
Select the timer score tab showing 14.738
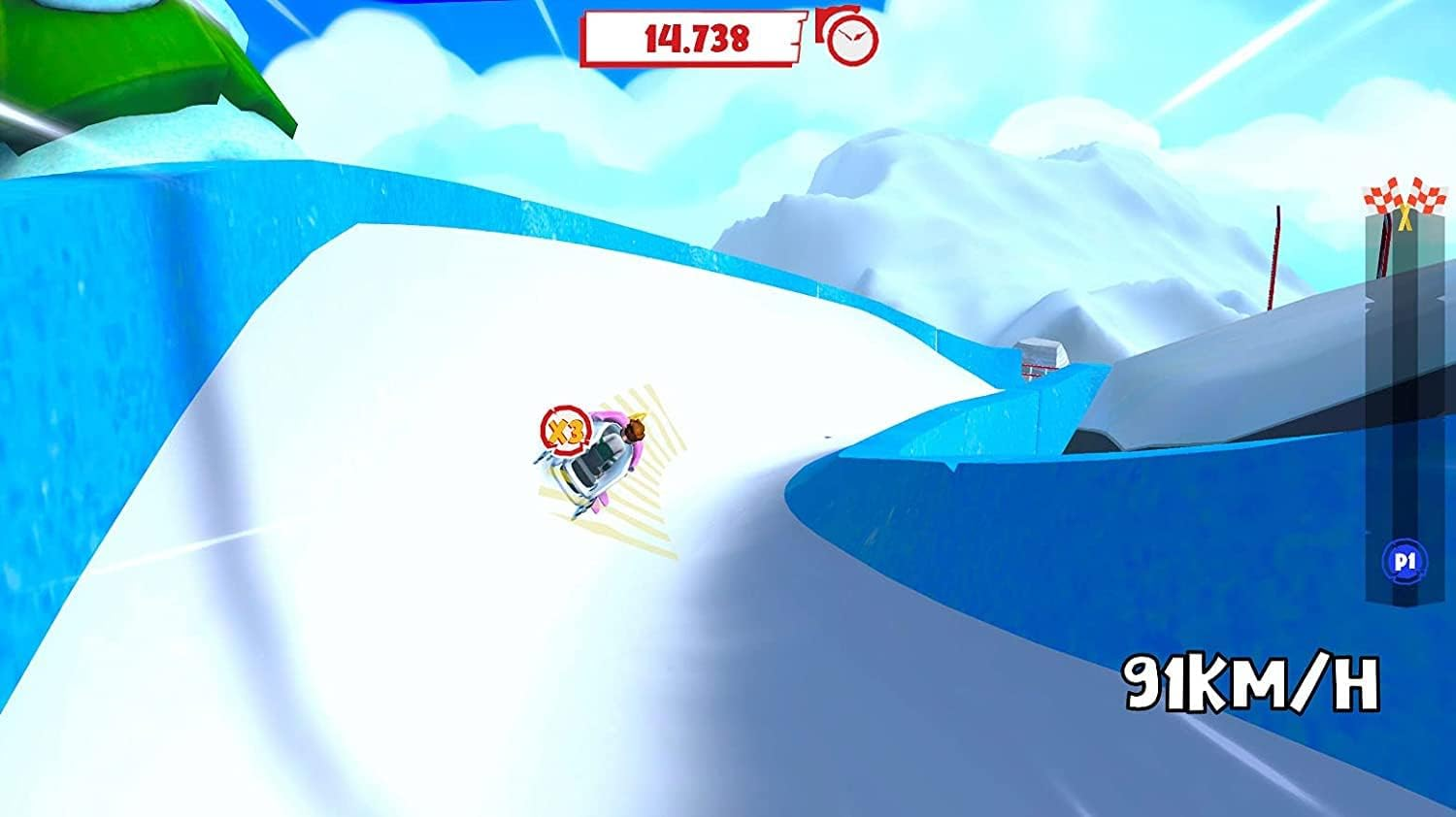click(x=697, y=39)
